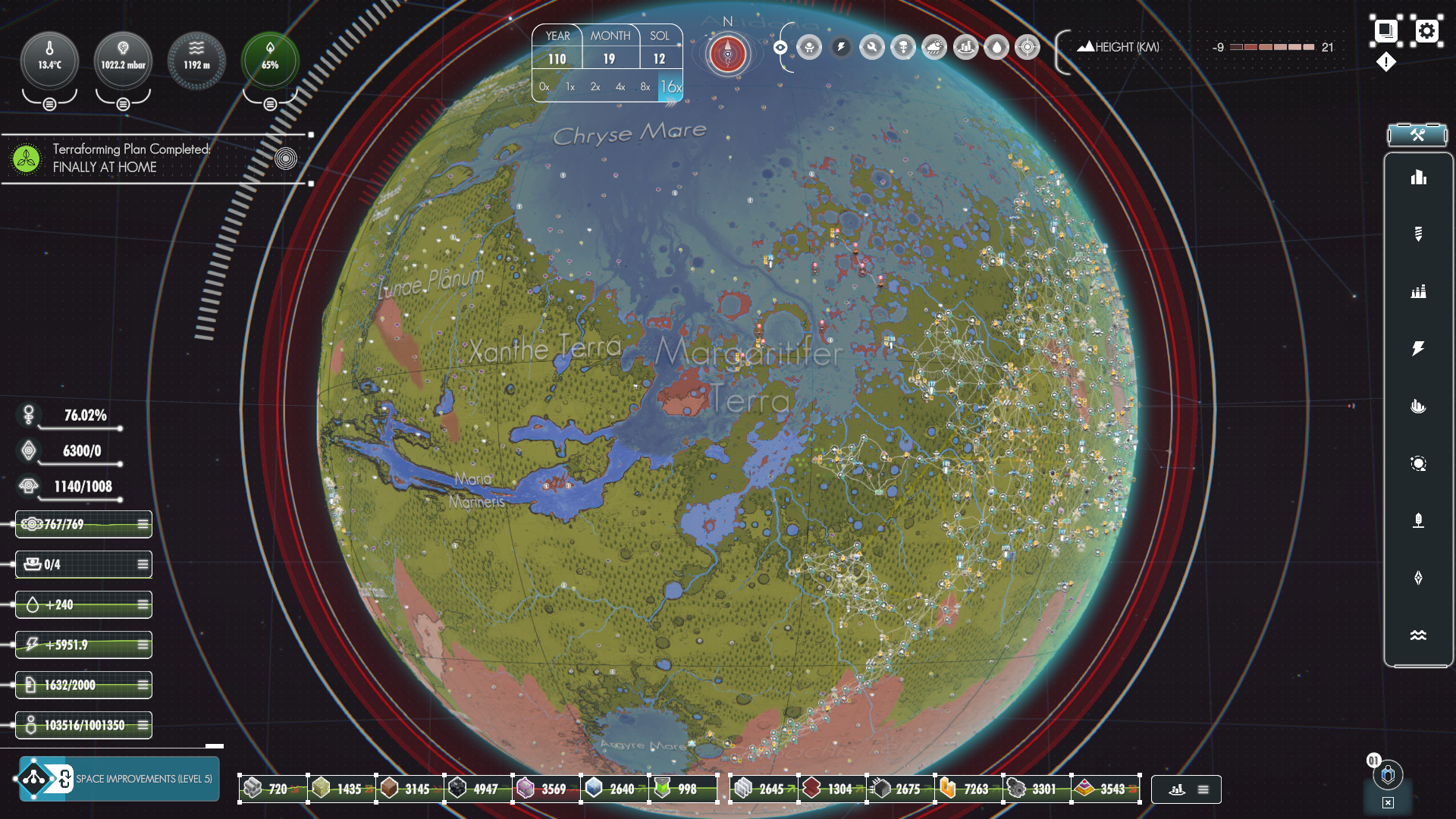Viewport: 1456px width, 819px height.
Task: Select 2x game speed
Action: [595, 87]
